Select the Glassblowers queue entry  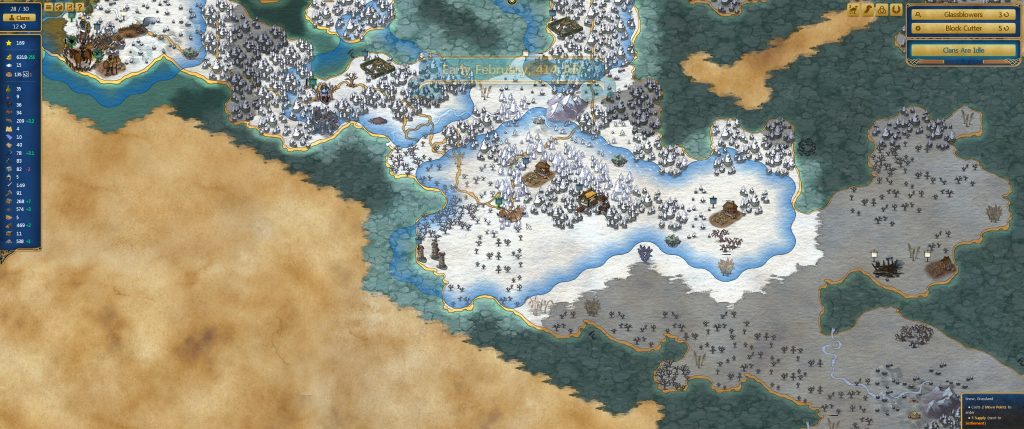click(964, 16)
